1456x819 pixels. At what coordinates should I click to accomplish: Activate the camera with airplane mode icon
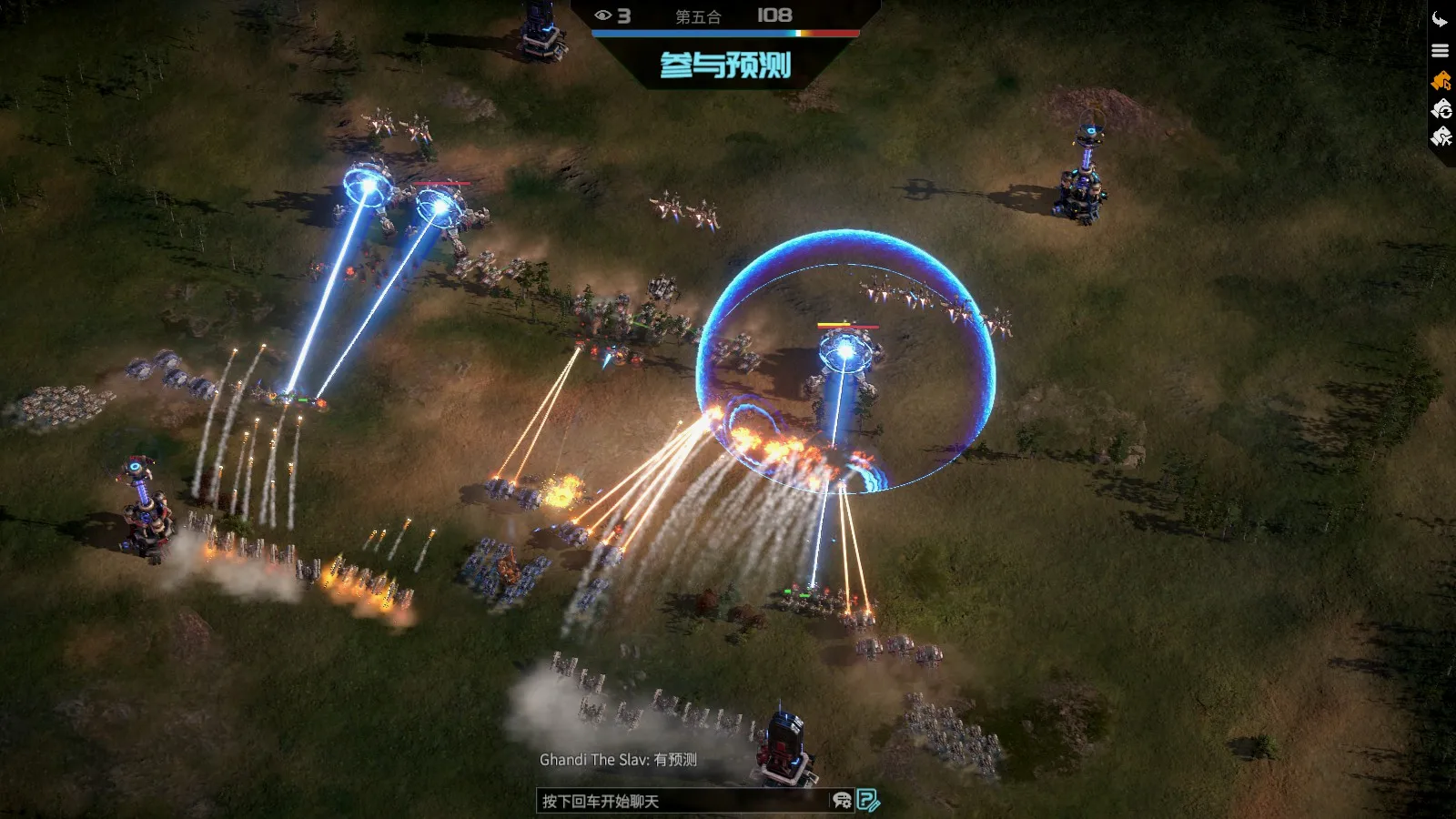[1441, 137]
